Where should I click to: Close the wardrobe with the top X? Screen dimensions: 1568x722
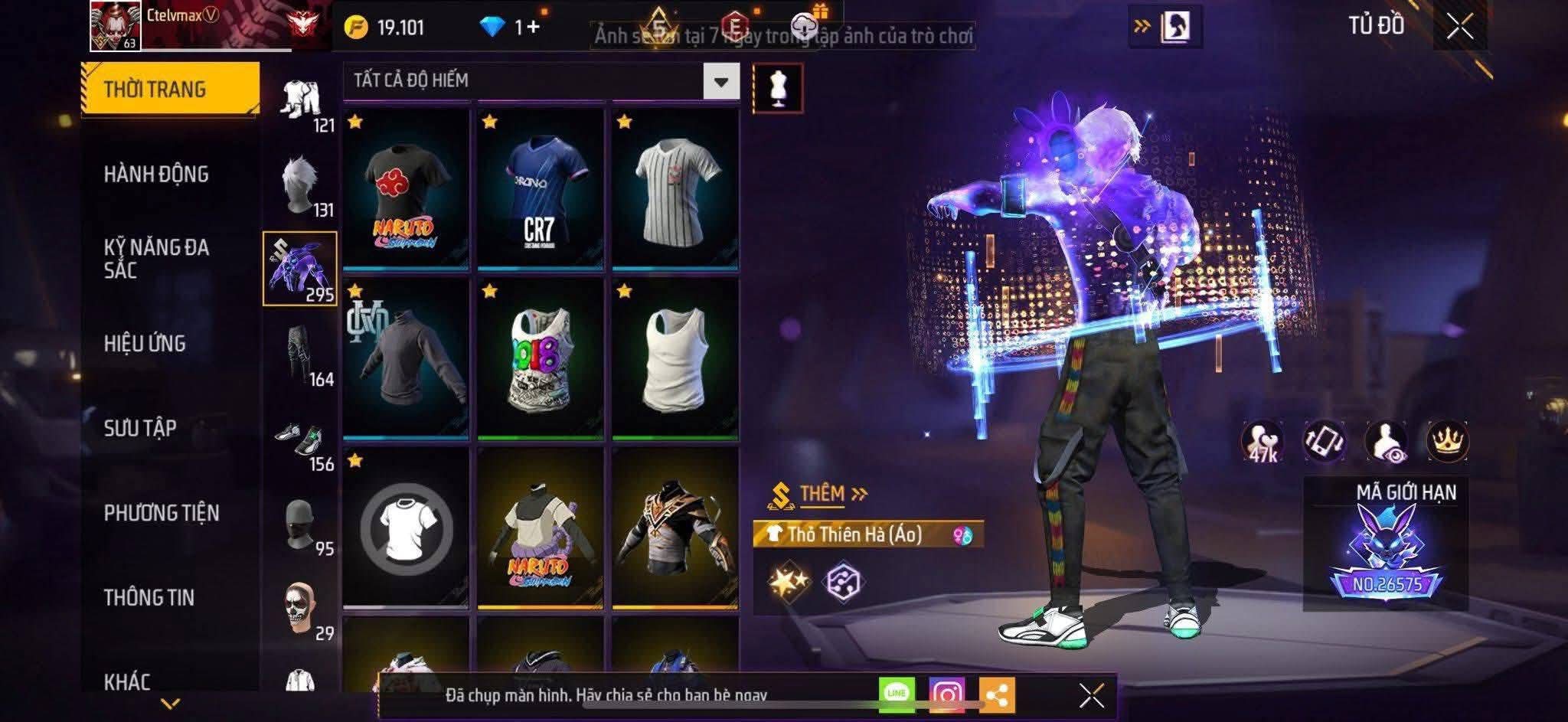[x=1460, y=27]
